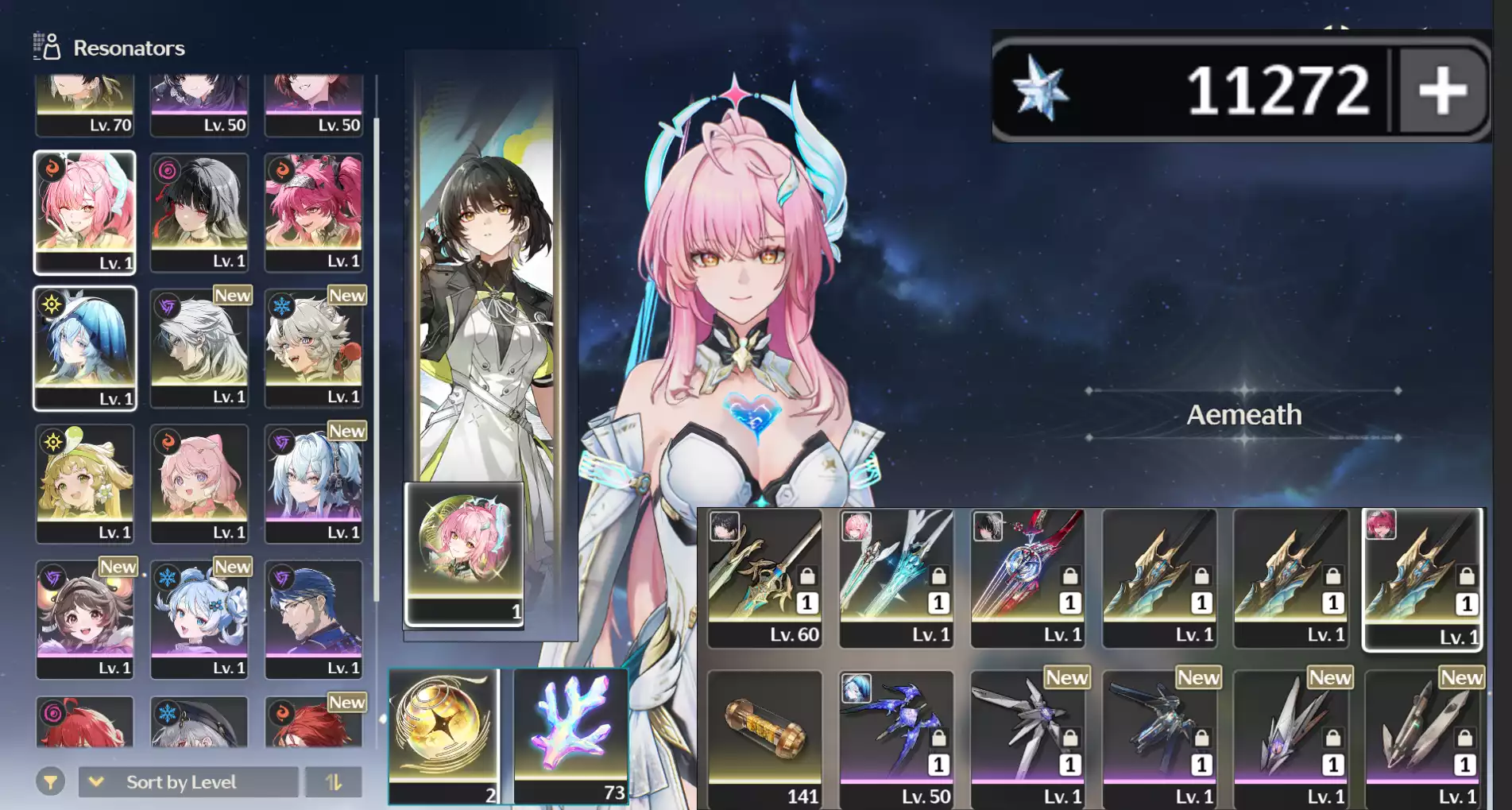Select the pink-haired character card thumbnail

[x=463, y=541]
